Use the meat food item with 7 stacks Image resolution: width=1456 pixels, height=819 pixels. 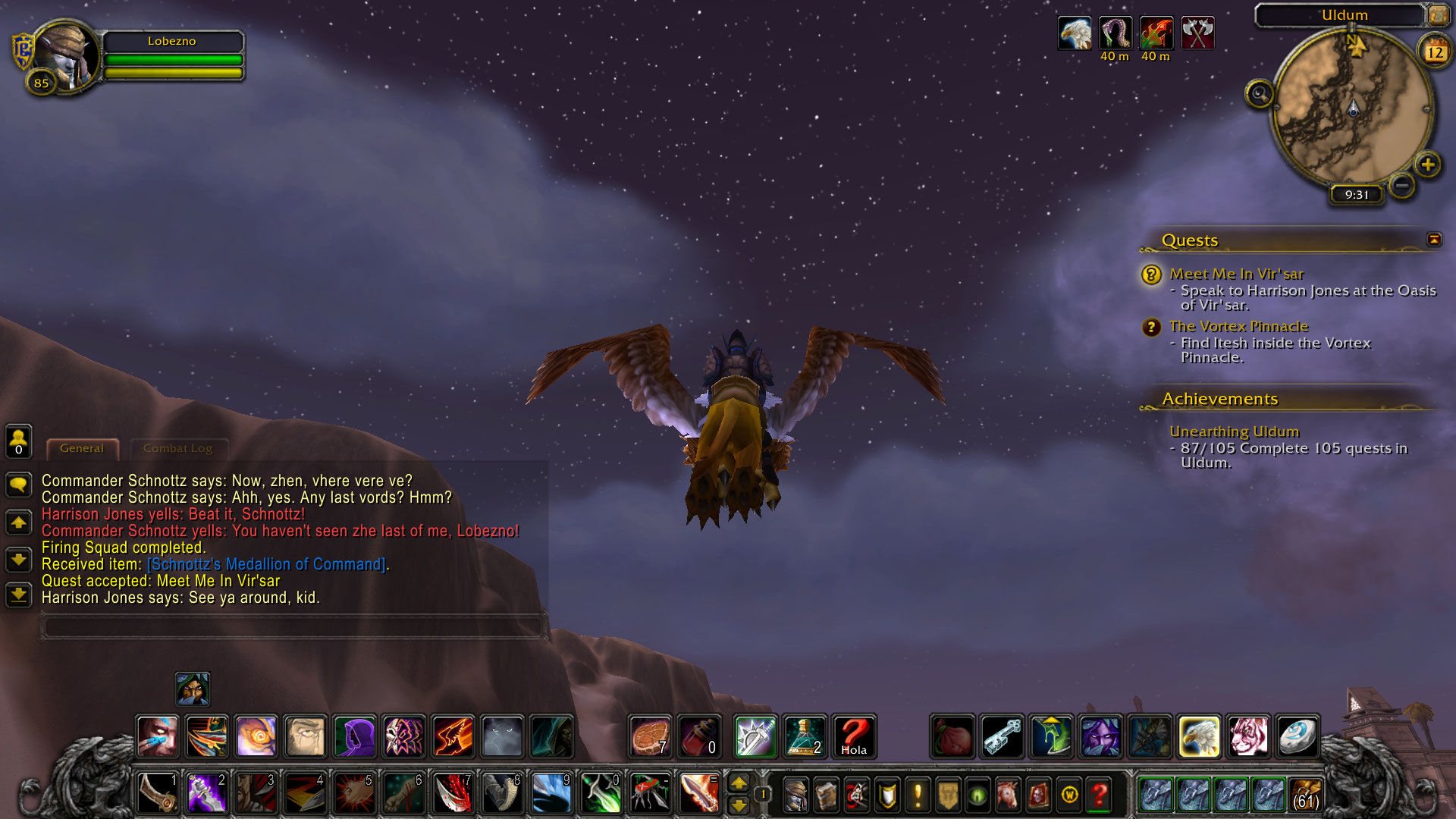point(650,736)
